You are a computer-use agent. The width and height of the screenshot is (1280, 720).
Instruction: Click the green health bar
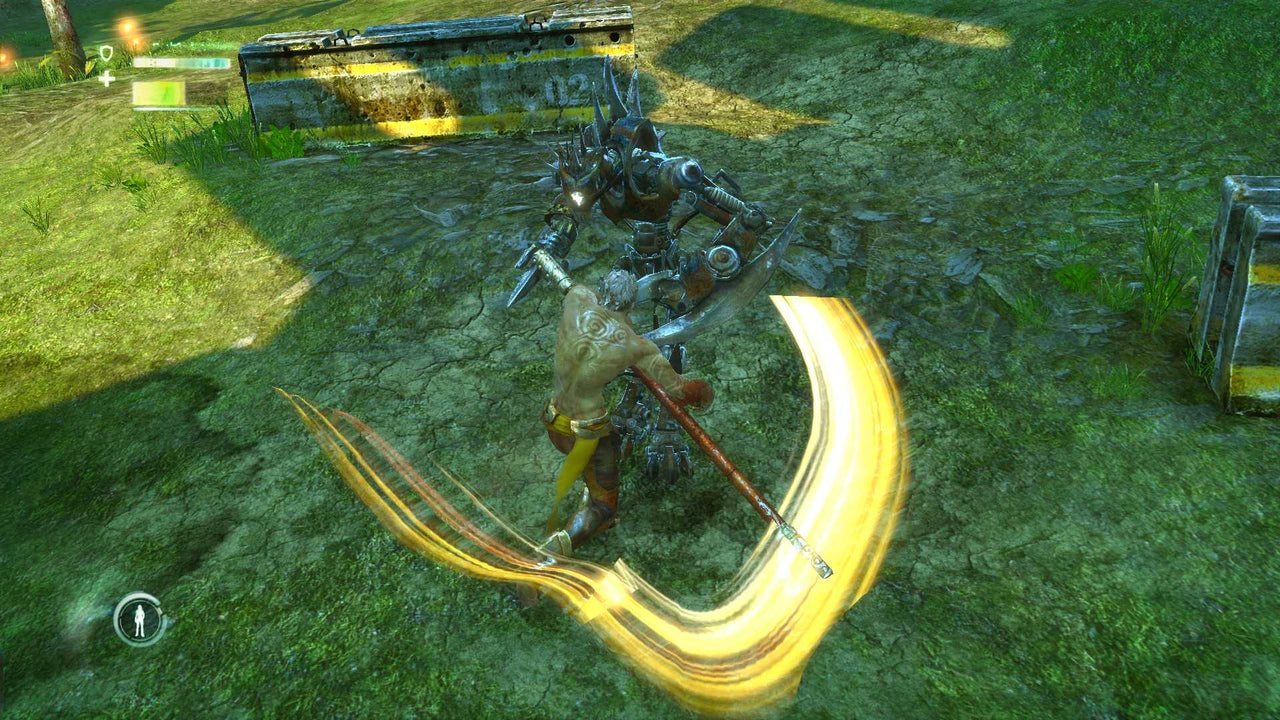click(x=158, y=93)
